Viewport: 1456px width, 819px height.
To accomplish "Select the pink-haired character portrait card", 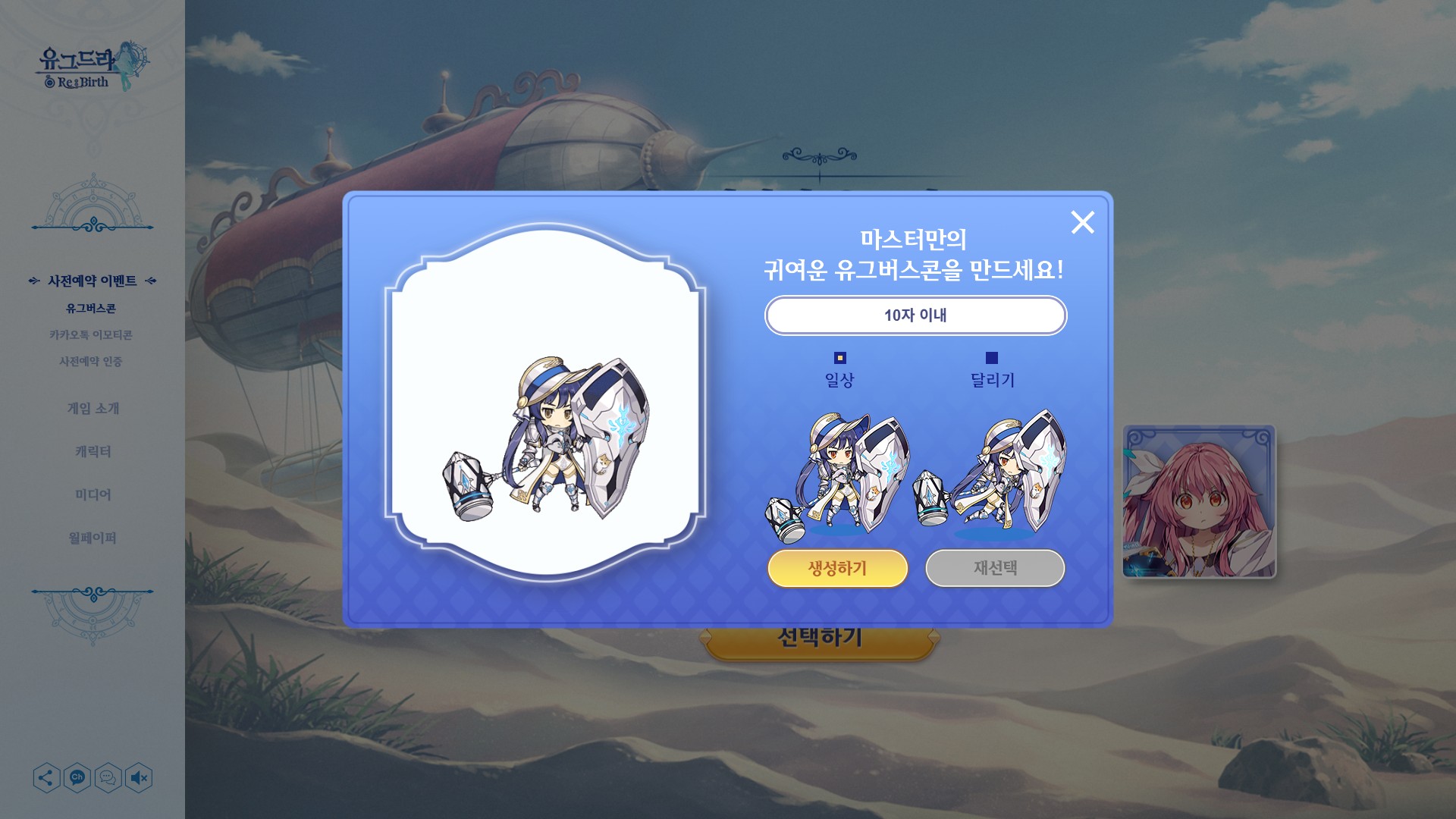I will [x=1199, y=501].
